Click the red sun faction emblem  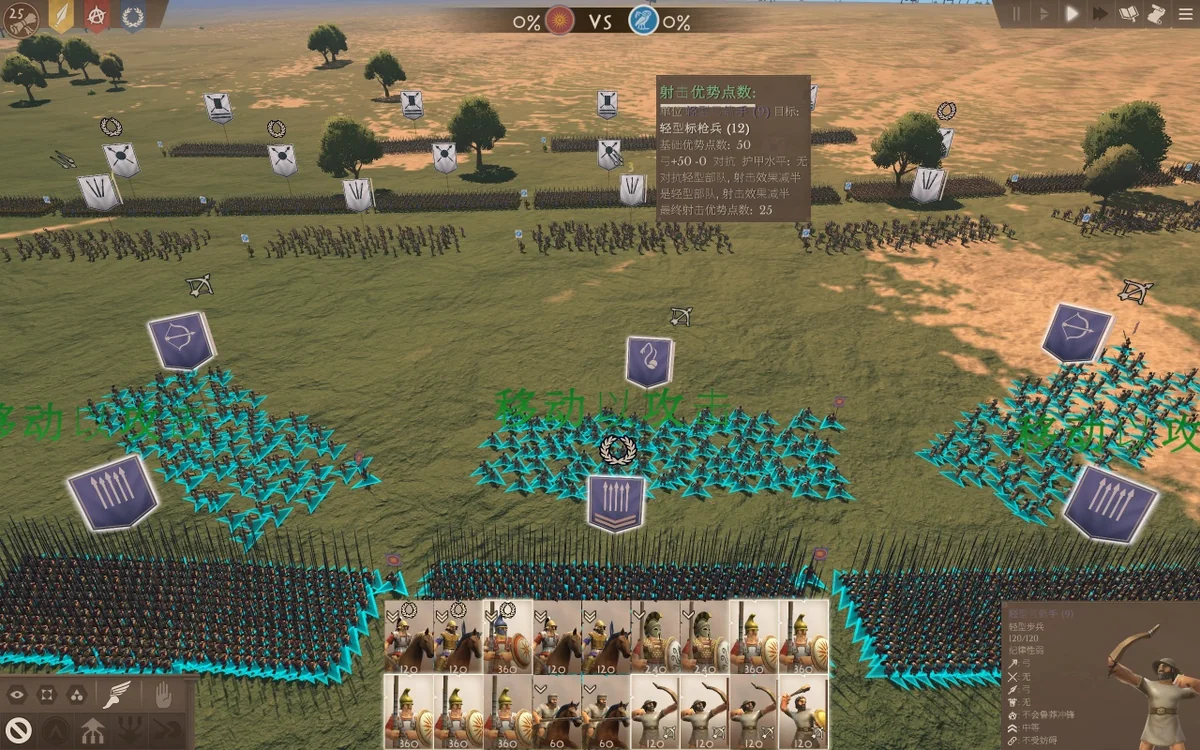[x=560, y=20]
